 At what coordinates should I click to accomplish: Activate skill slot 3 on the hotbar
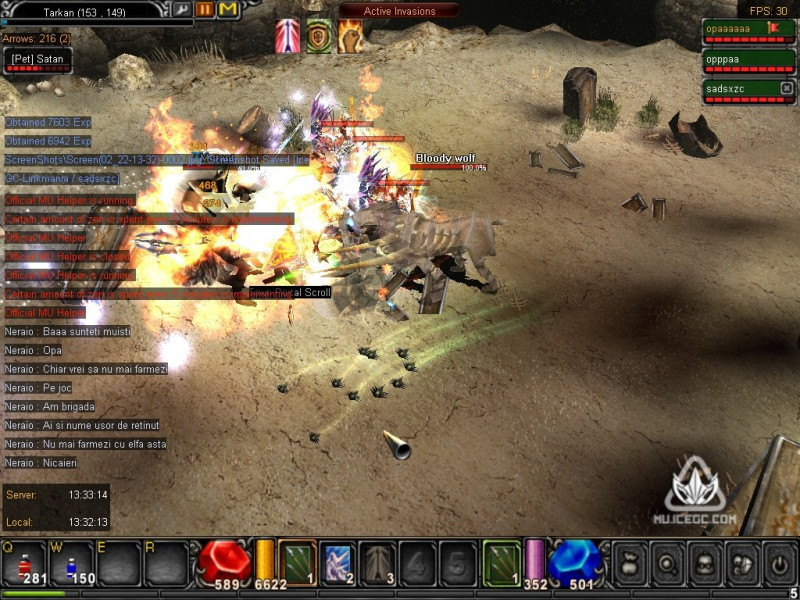pyautogui.click(x=377, y=562)
